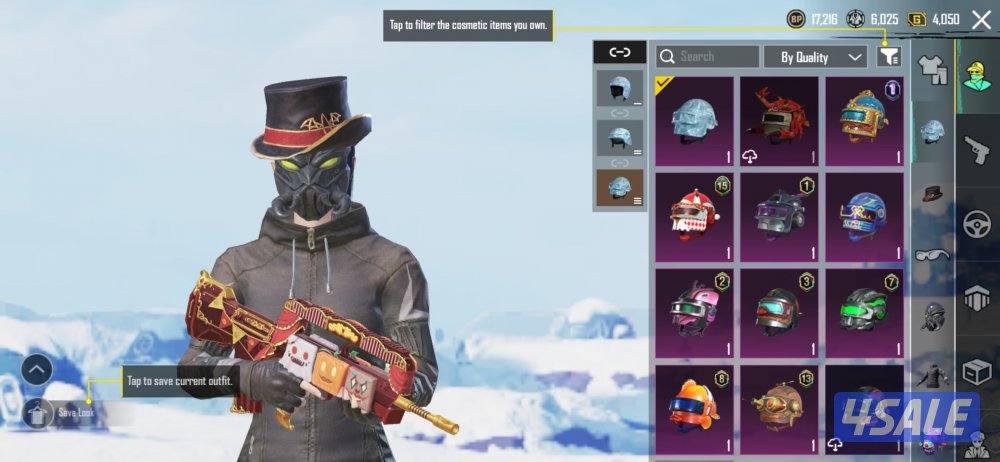Close the inventory screen with the X
The width and height of the screenshot is (1000, 462).
981,19
